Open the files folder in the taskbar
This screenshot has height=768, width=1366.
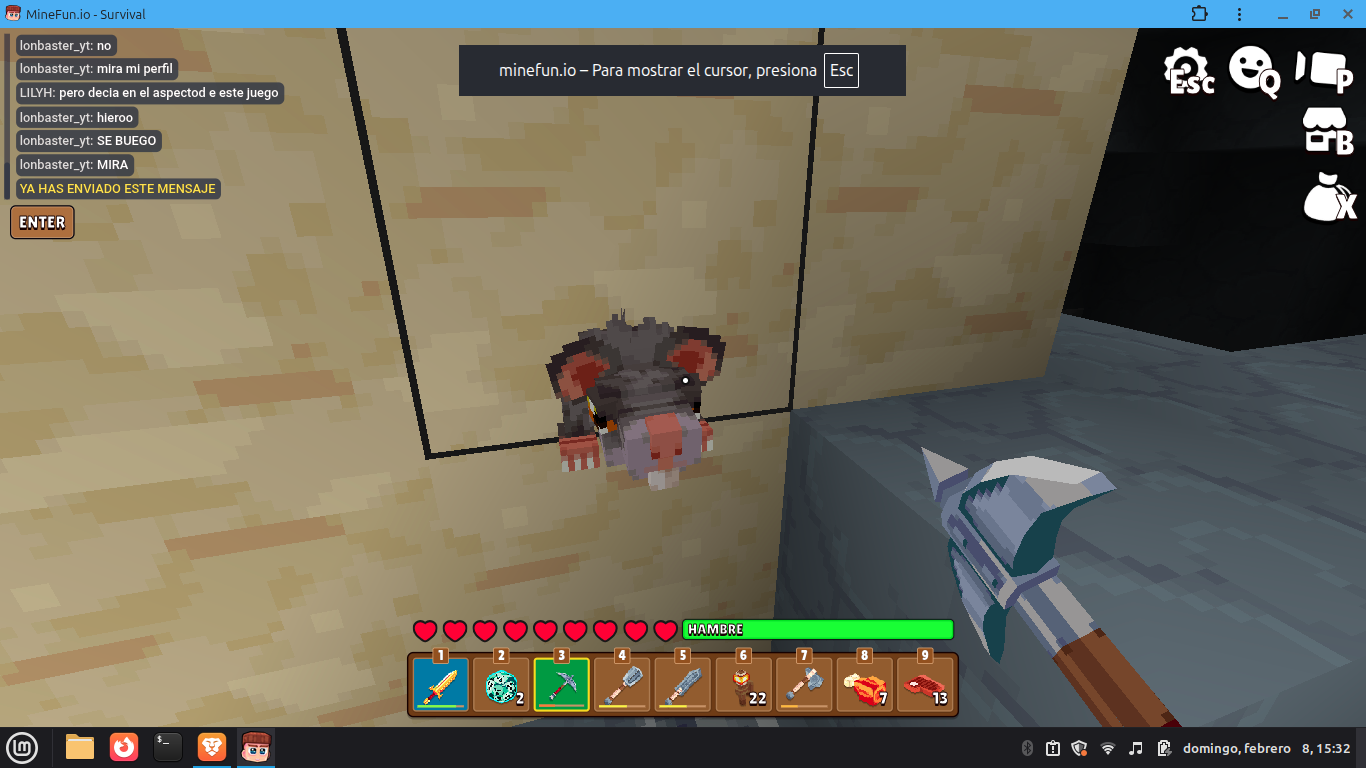click(x=79, y=747)
